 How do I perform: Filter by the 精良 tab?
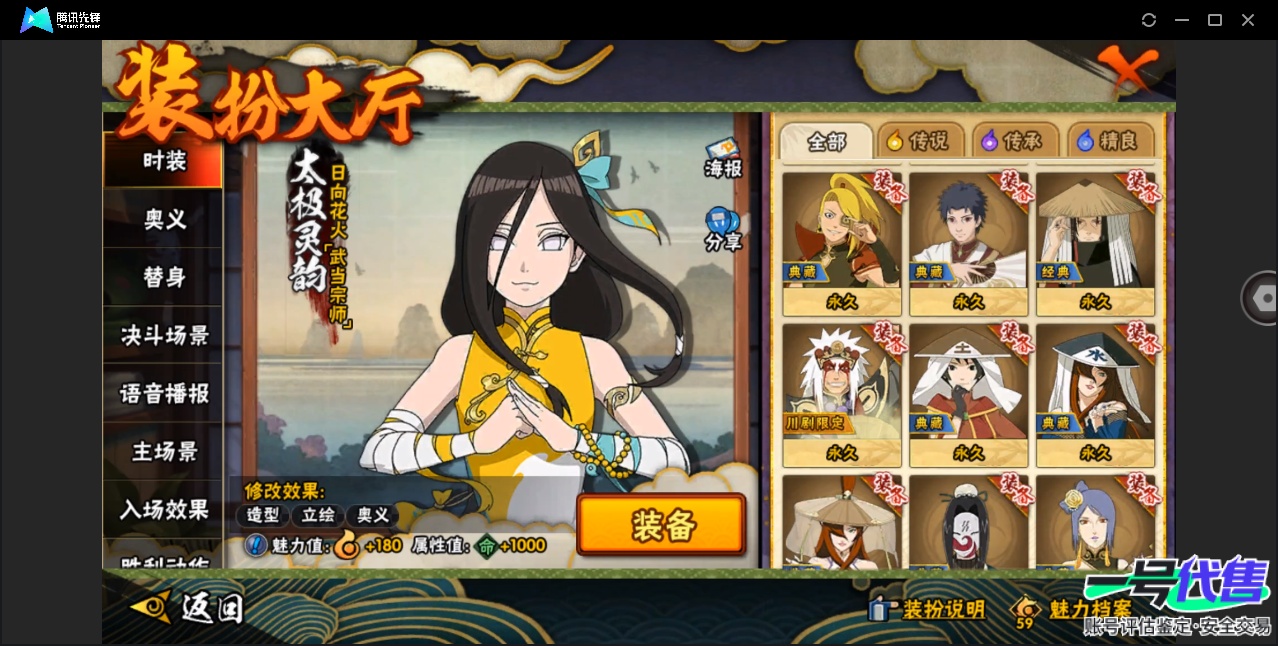pos(1109,142)
